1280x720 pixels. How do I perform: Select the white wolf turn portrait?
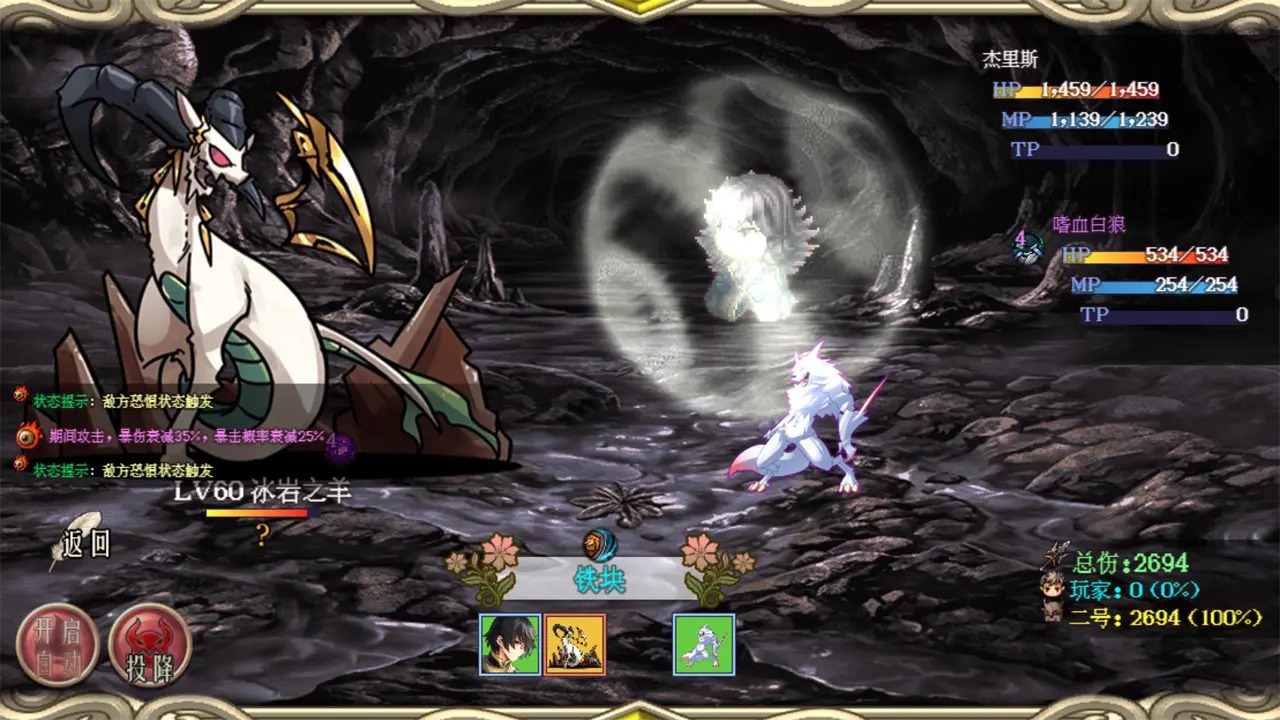click(x=704, y=644)
